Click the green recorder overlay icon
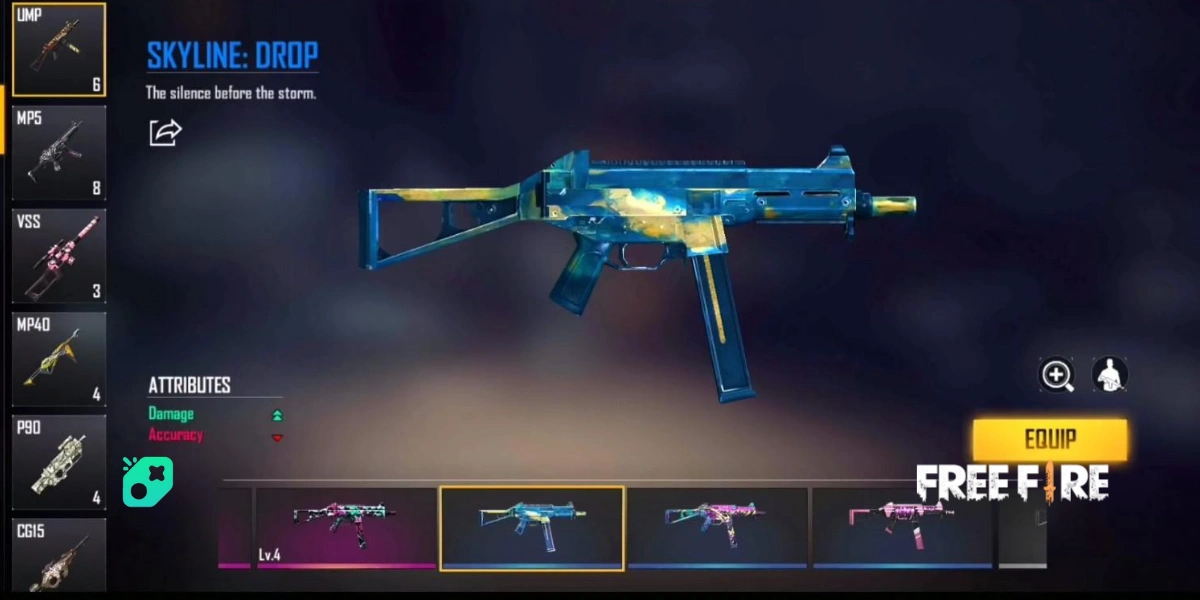Image resolution: width=1200 pixels, height=600 pixels. [148, 481]
